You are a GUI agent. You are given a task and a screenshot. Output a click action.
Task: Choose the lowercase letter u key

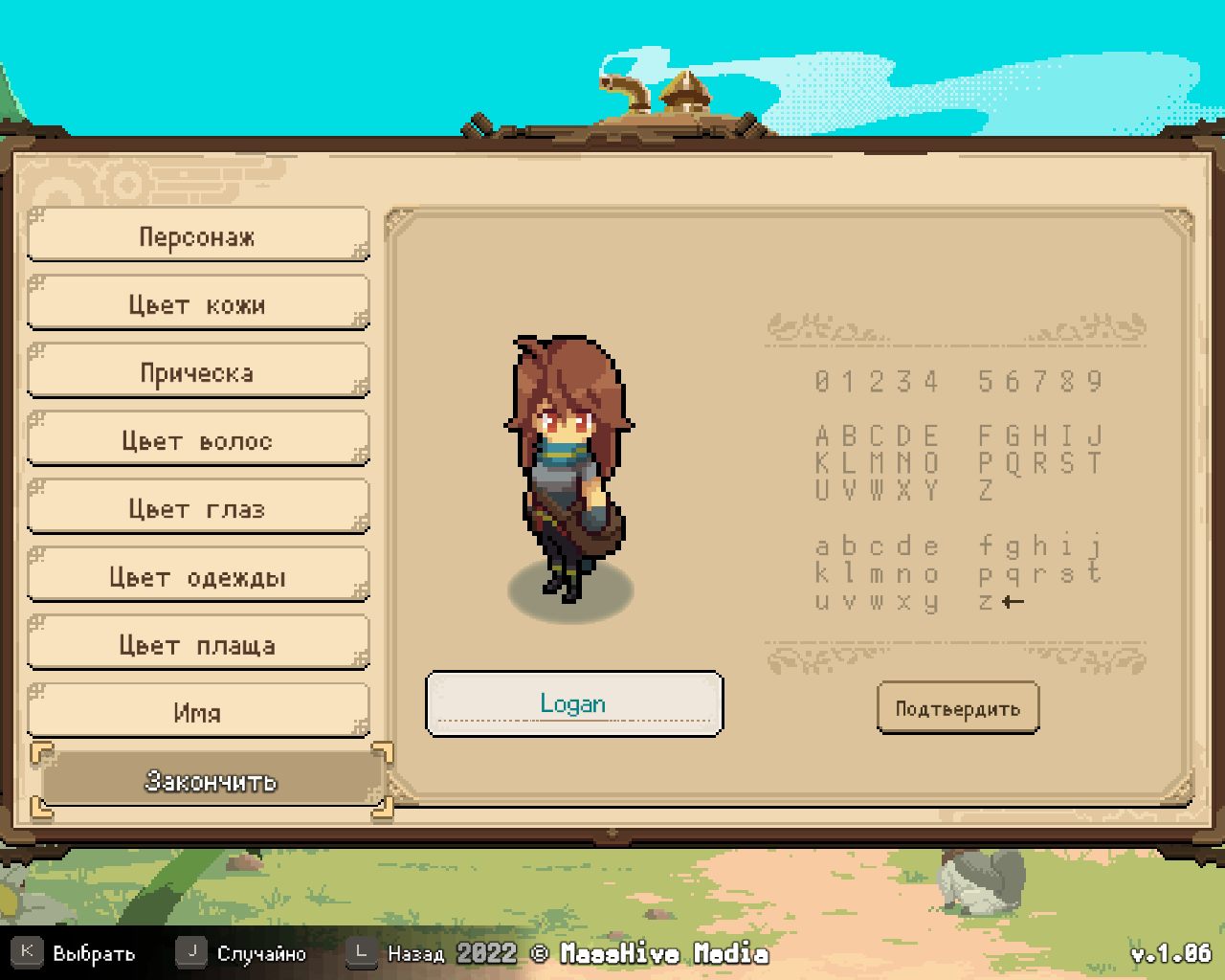[x=822, y=602]
